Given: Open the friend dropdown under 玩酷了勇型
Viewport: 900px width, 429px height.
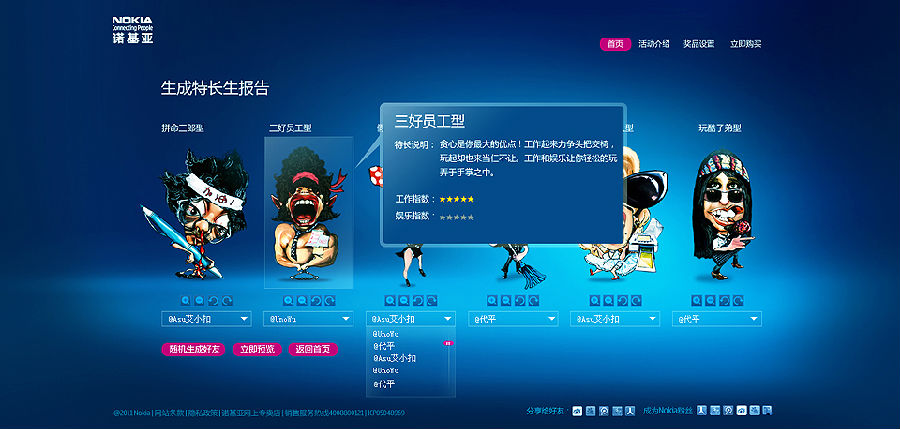Looking at the screenshot, I should coord(718,319).
